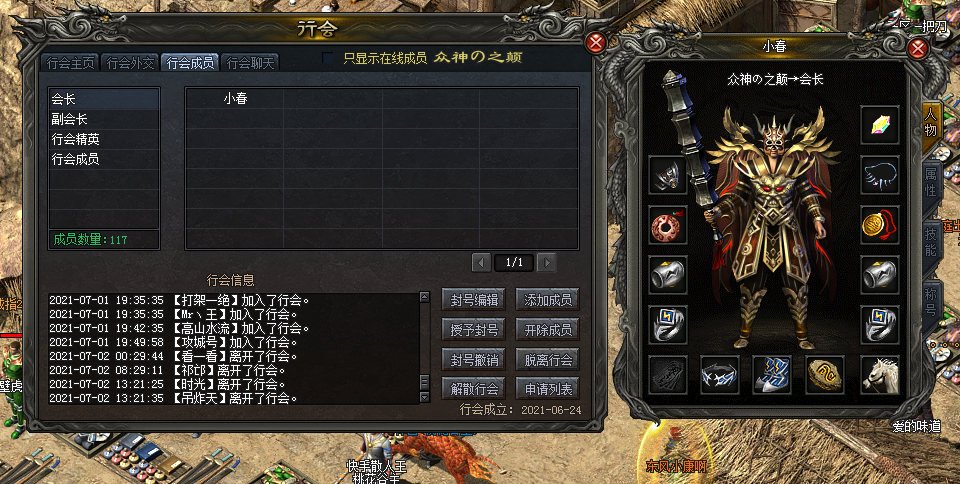
Task: Open the 行会外交 tab
Action: click(131, 62)
